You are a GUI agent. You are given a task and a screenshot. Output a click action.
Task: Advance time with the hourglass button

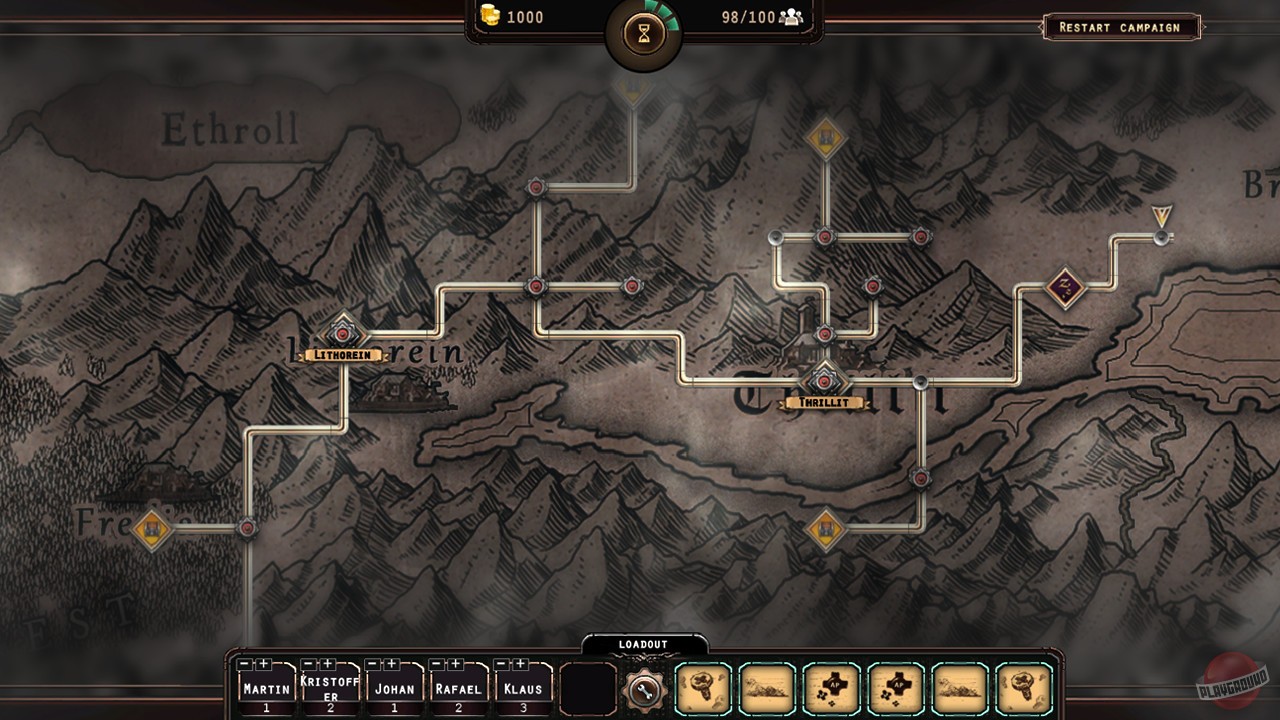643,35
